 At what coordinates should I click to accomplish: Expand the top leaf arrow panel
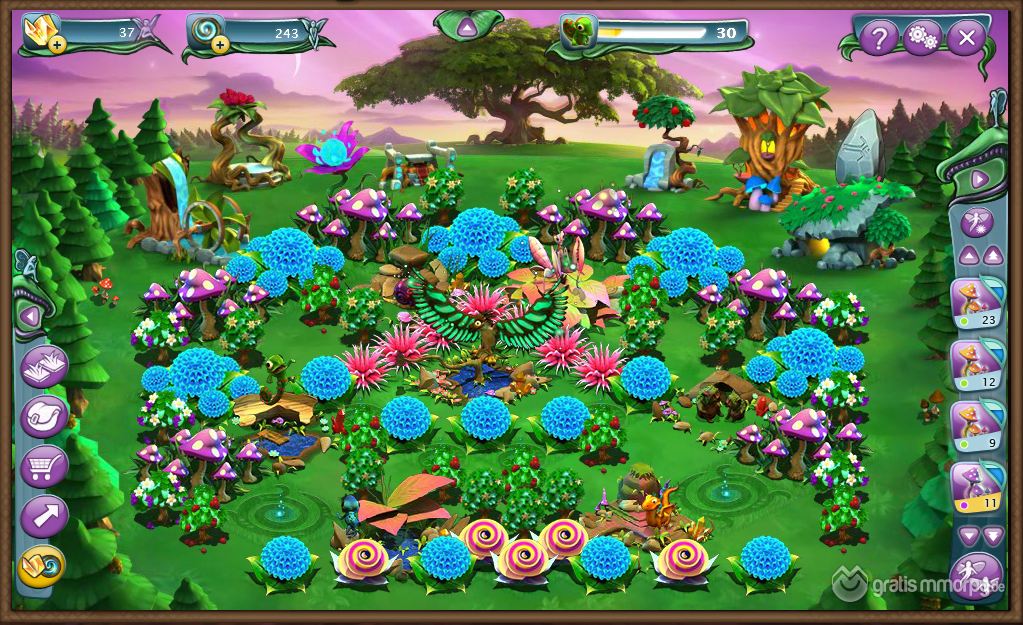point(467,28)
